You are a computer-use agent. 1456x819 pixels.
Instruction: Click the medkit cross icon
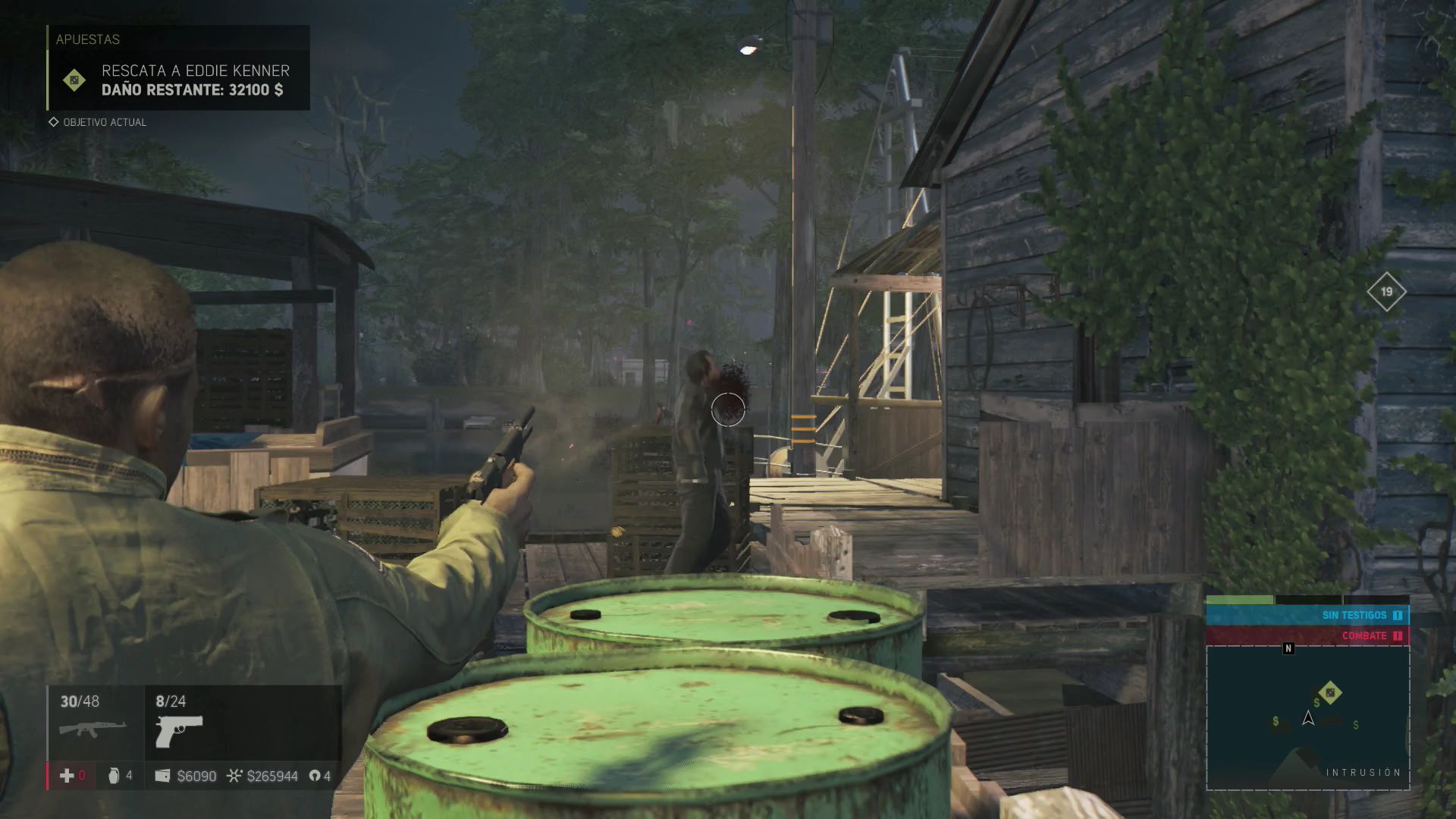pos(67,775)
